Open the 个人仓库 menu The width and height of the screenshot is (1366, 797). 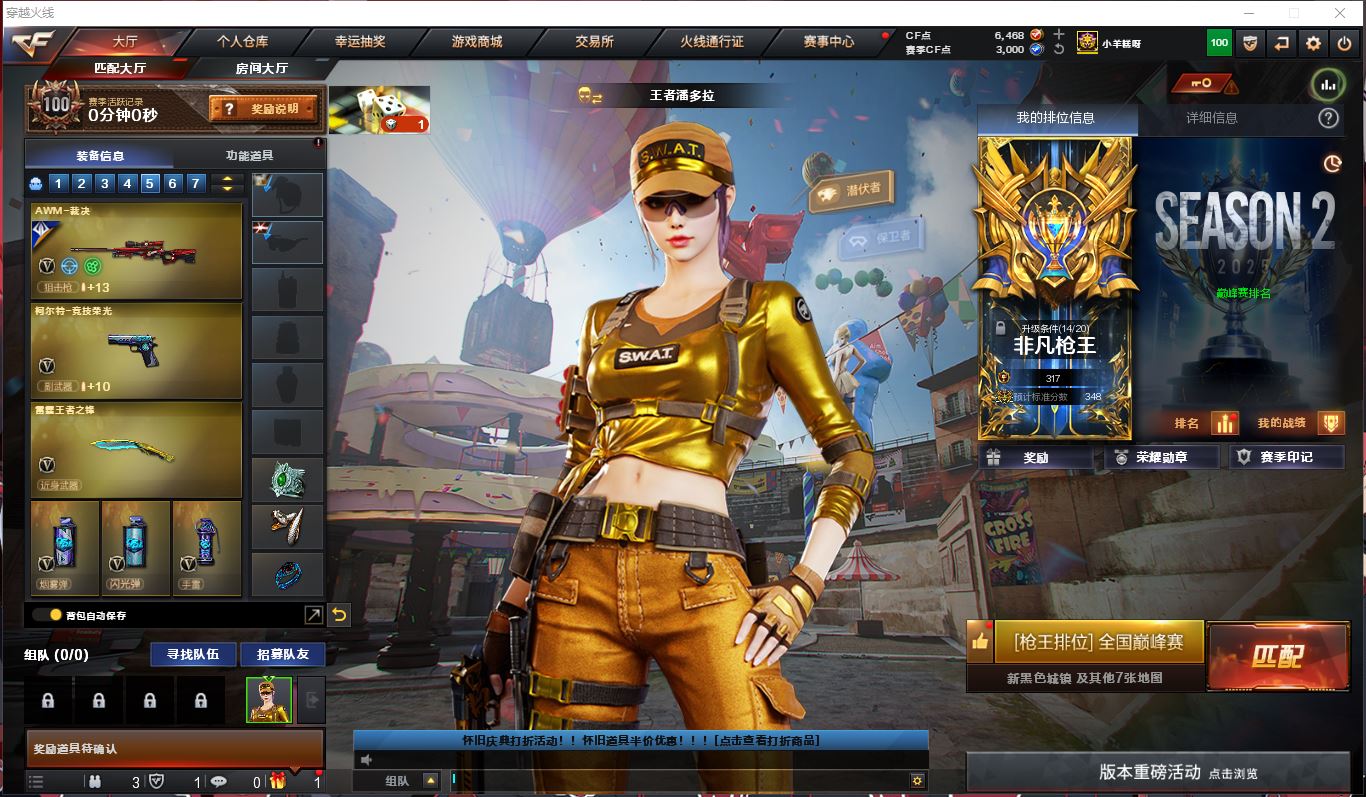[x=243, y=42]
